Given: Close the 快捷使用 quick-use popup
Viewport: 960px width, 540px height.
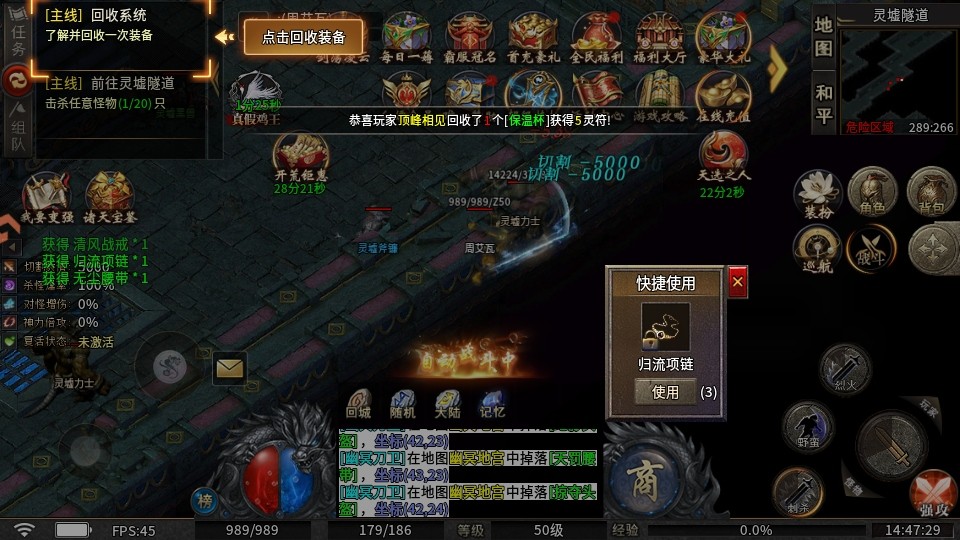Looking at the screenshot, I should (738, 283).
